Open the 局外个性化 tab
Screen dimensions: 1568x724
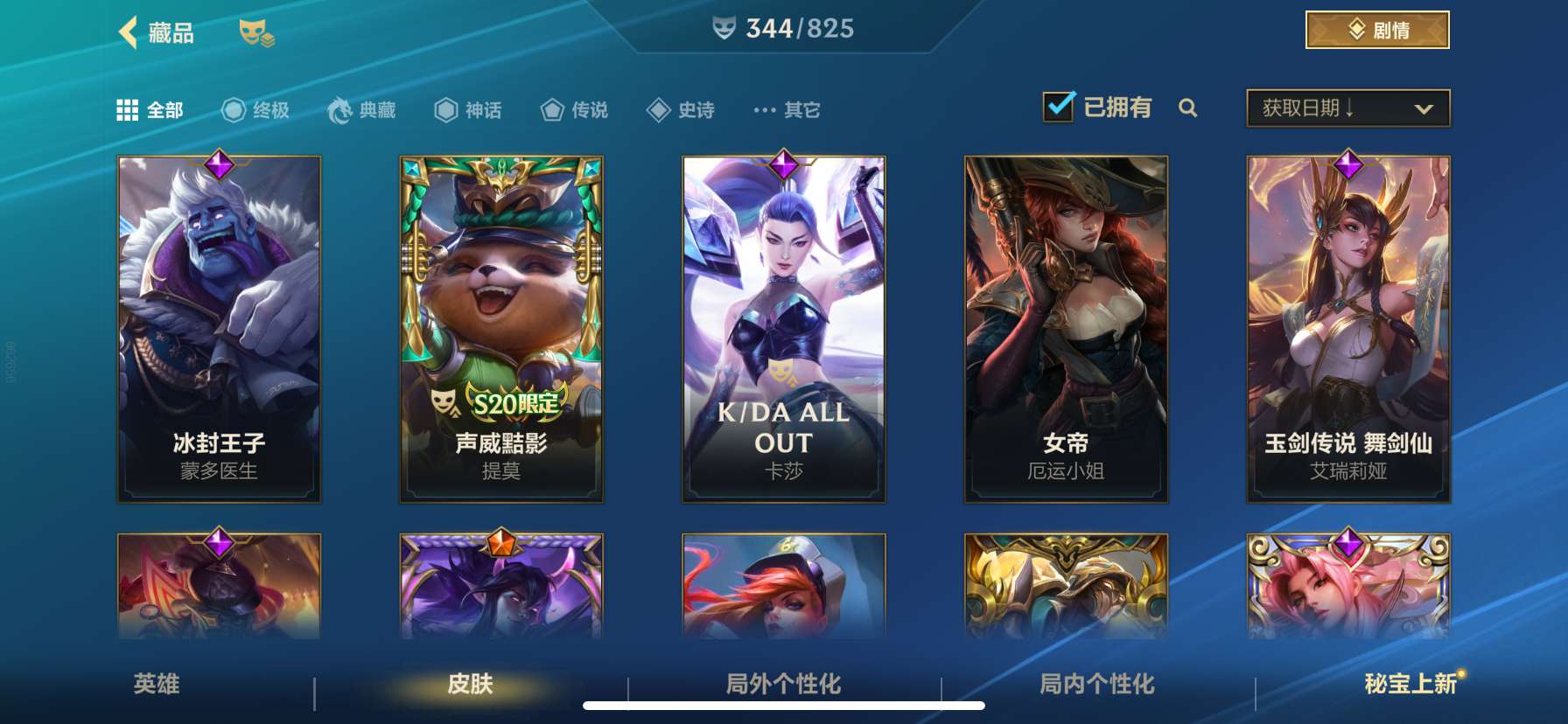(x=782, y=686)
